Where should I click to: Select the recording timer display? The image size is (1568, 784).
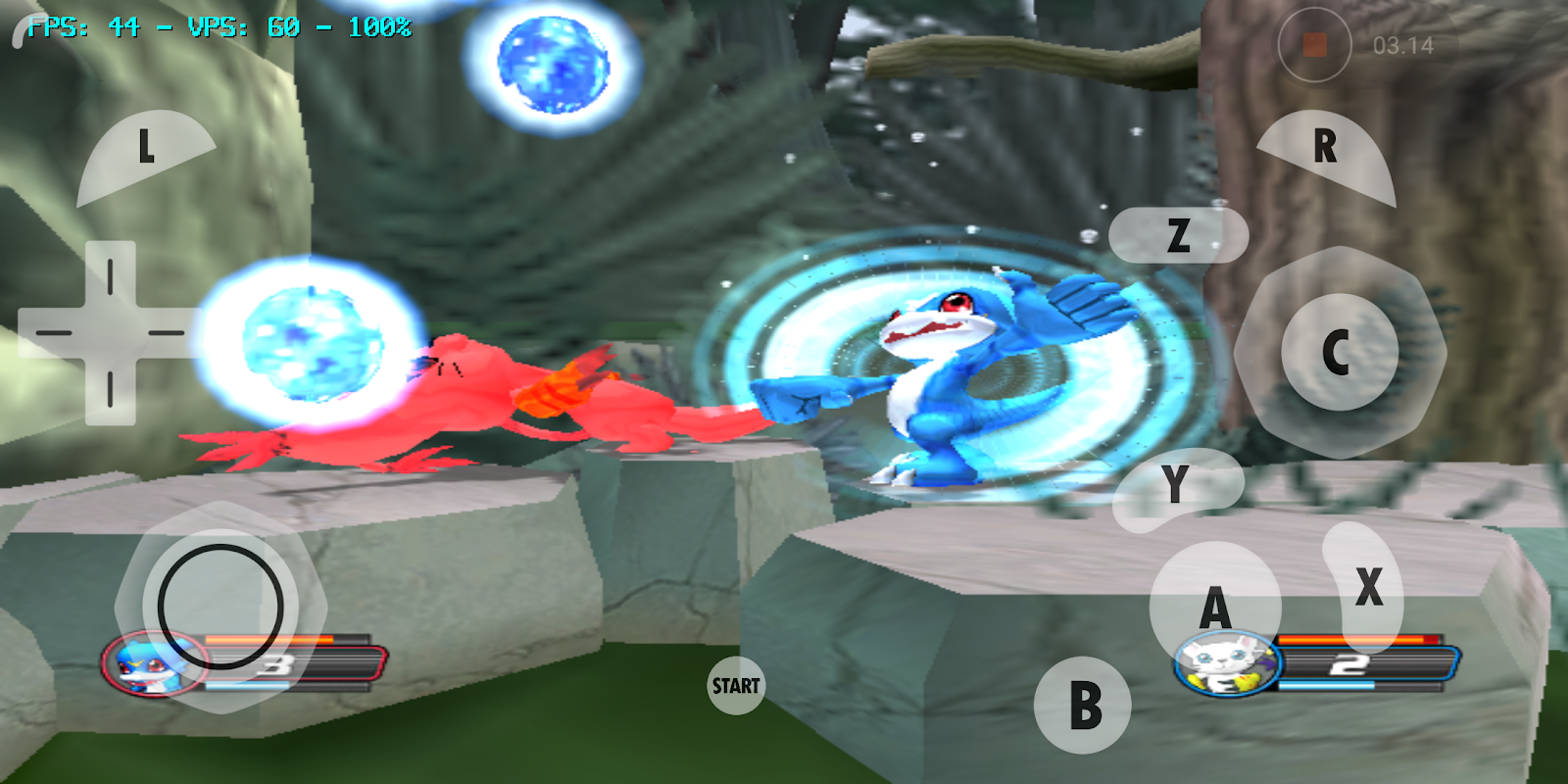click(x=1401, y=42)
